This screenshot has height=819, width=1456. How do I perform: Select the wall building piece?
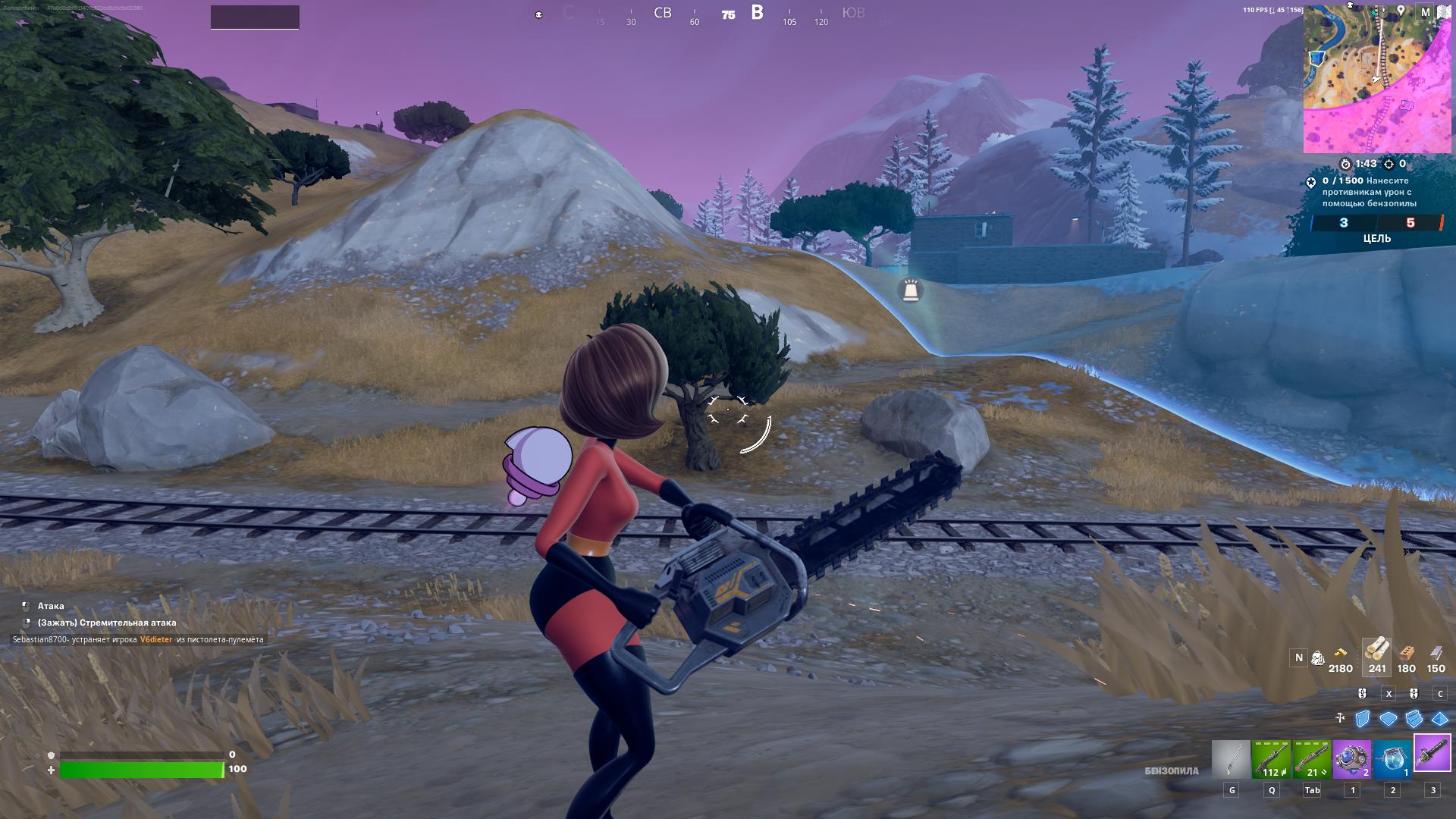pos(1363,718)
